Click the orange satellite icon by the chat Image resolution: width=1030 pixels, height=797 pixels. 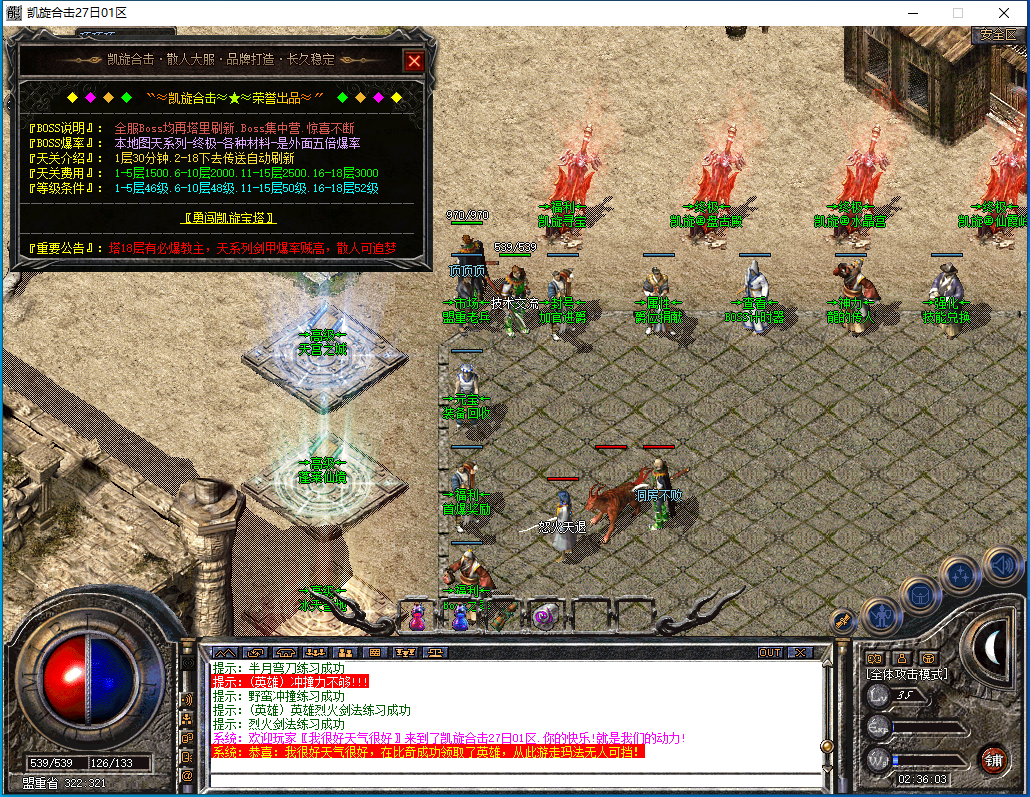pyautogui.click(x=842, y=621)
